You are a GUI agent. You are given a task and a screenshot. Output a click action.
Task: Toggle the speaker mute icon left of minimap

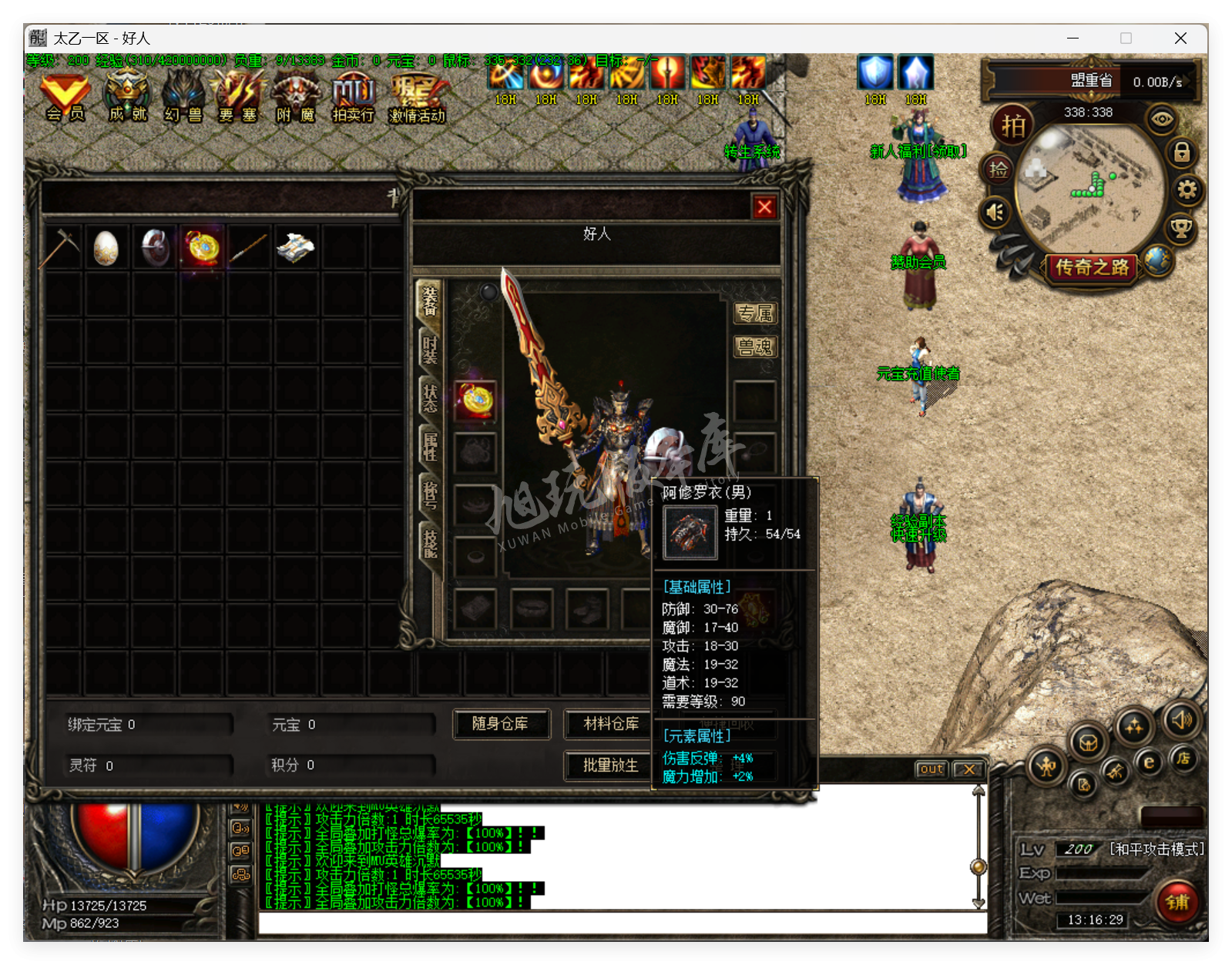tap(995, 213)
